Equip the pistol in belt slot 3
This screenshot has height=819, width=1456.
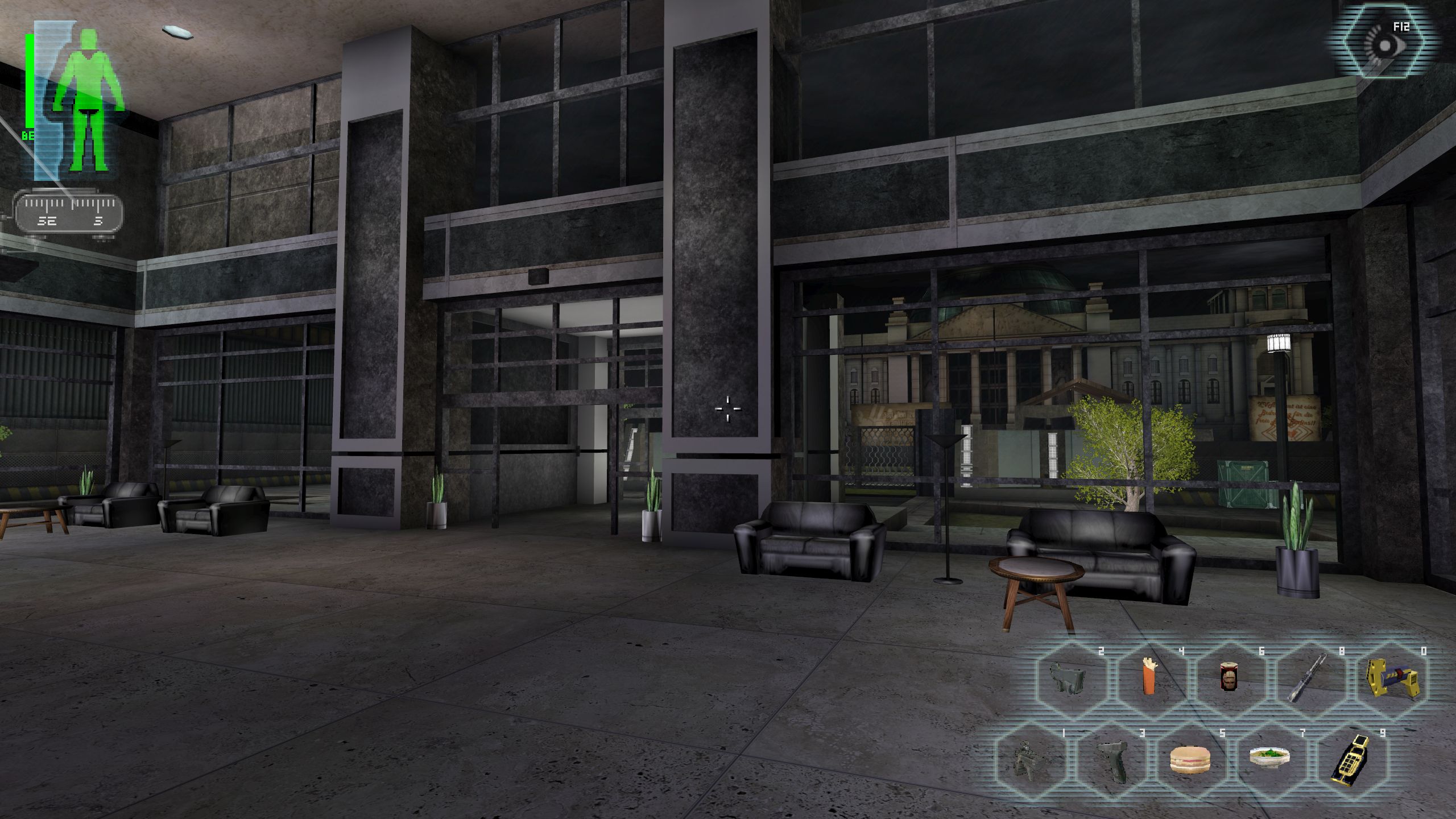pyautogui.click(x=1110, y=760)
